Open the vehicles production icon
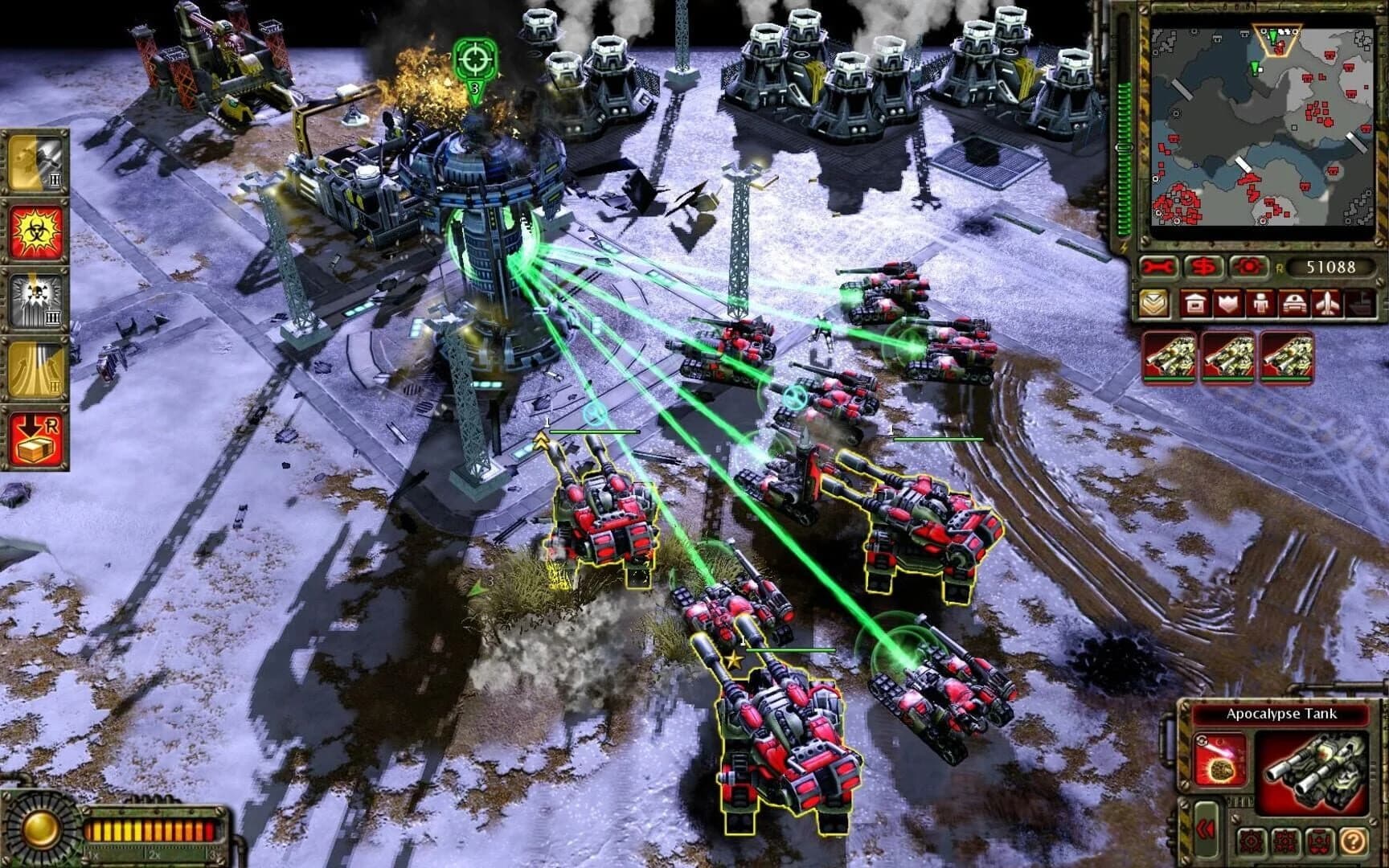 (1296, 303)
